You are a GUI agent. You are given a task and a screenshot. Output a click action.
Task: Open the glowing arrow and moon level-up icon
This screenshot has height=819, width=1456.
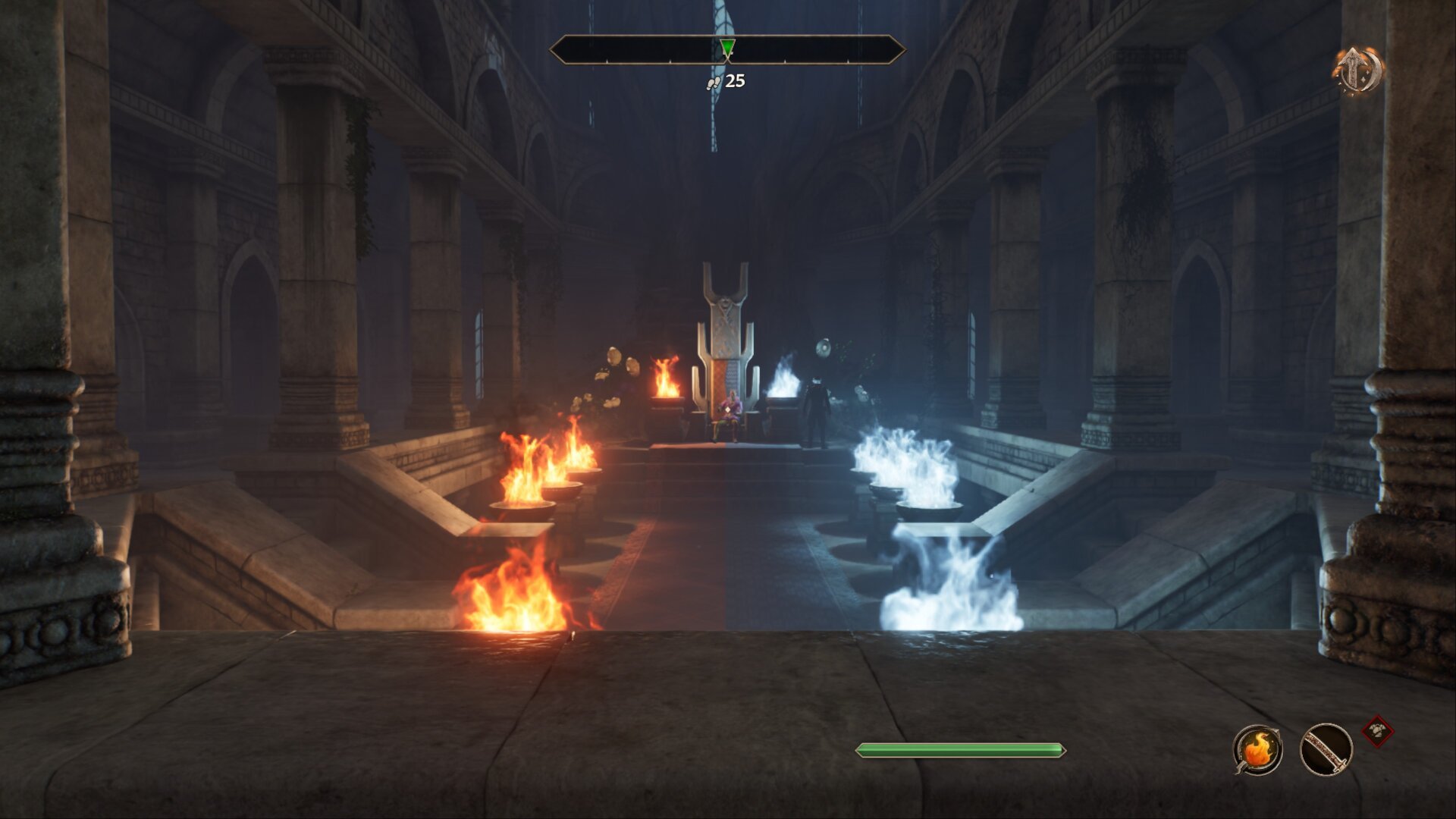click(x=1357, y=71)
